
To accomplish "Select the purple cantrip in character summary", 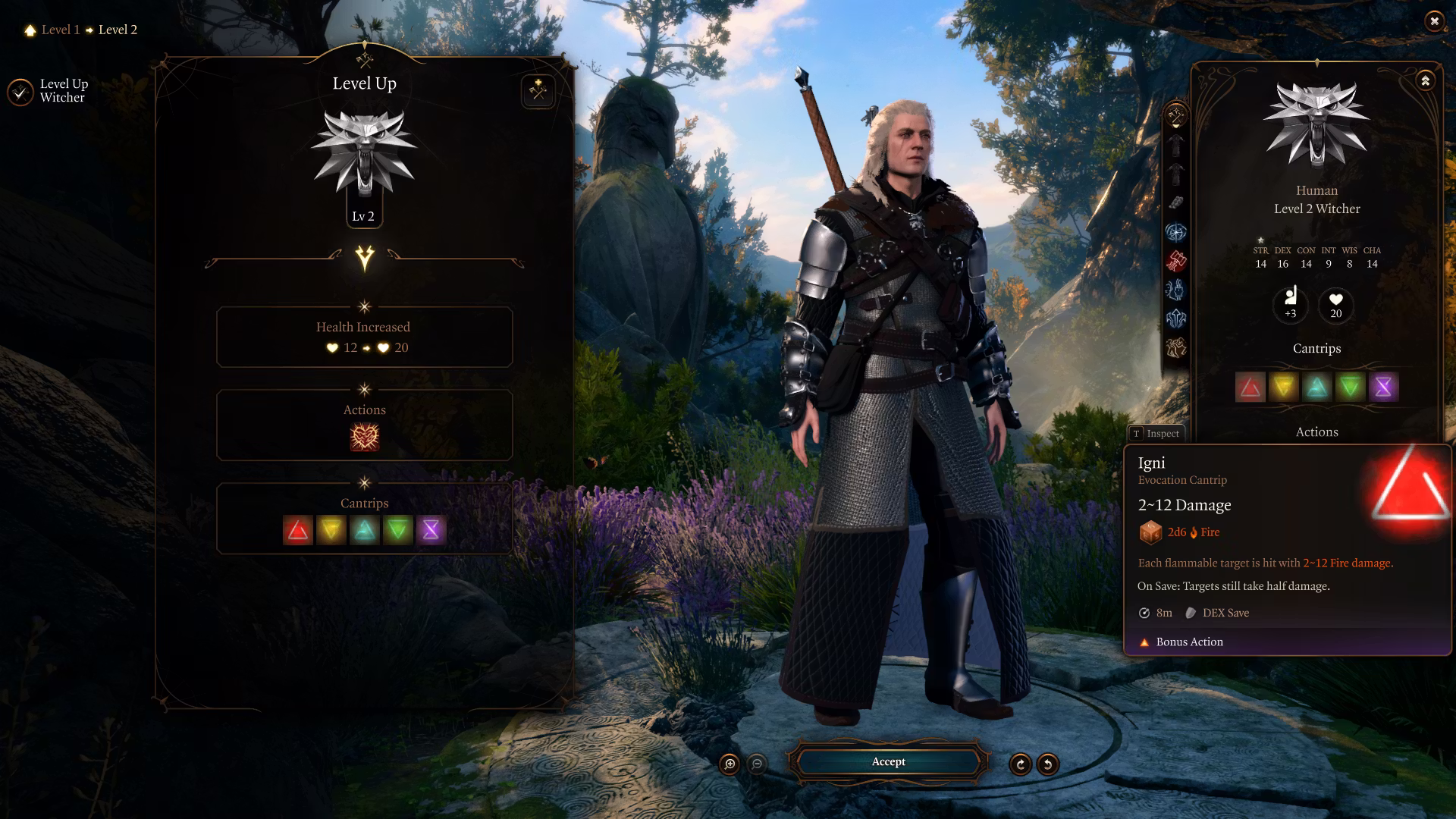I will (x=1383, y=388).
